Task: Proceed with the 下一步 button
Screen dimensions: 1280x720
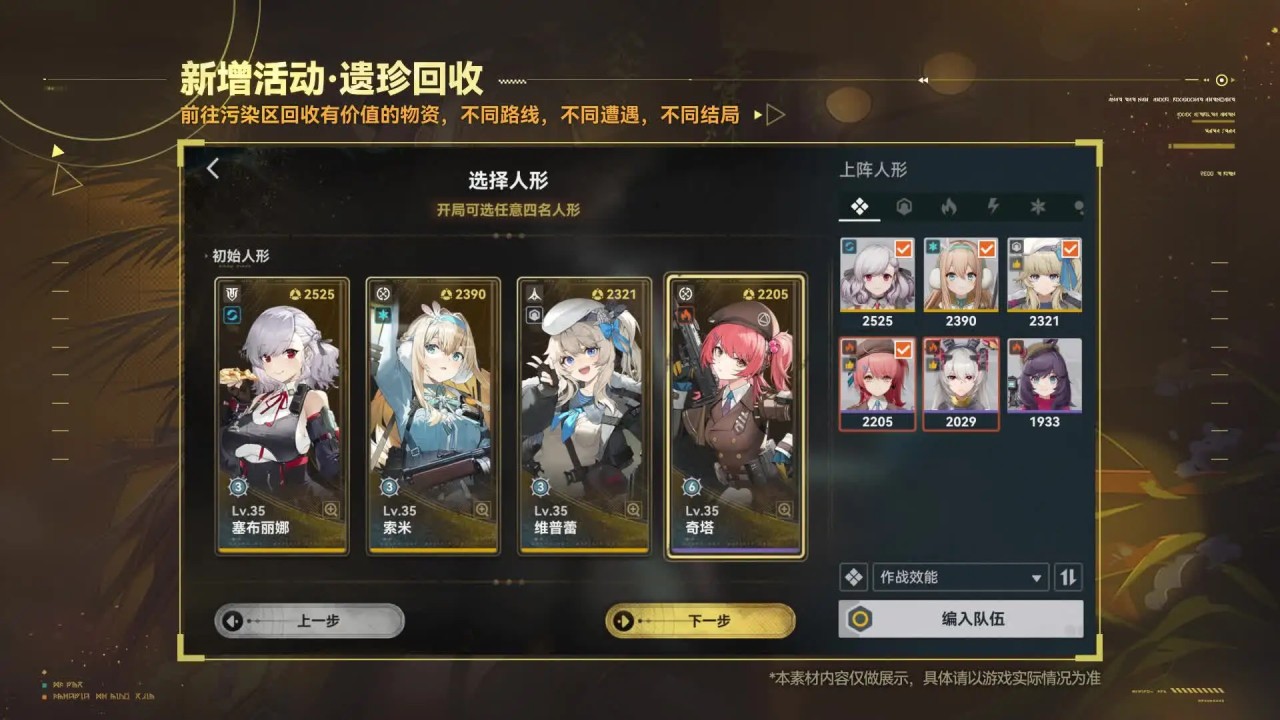Action: [x=700, y=621]
